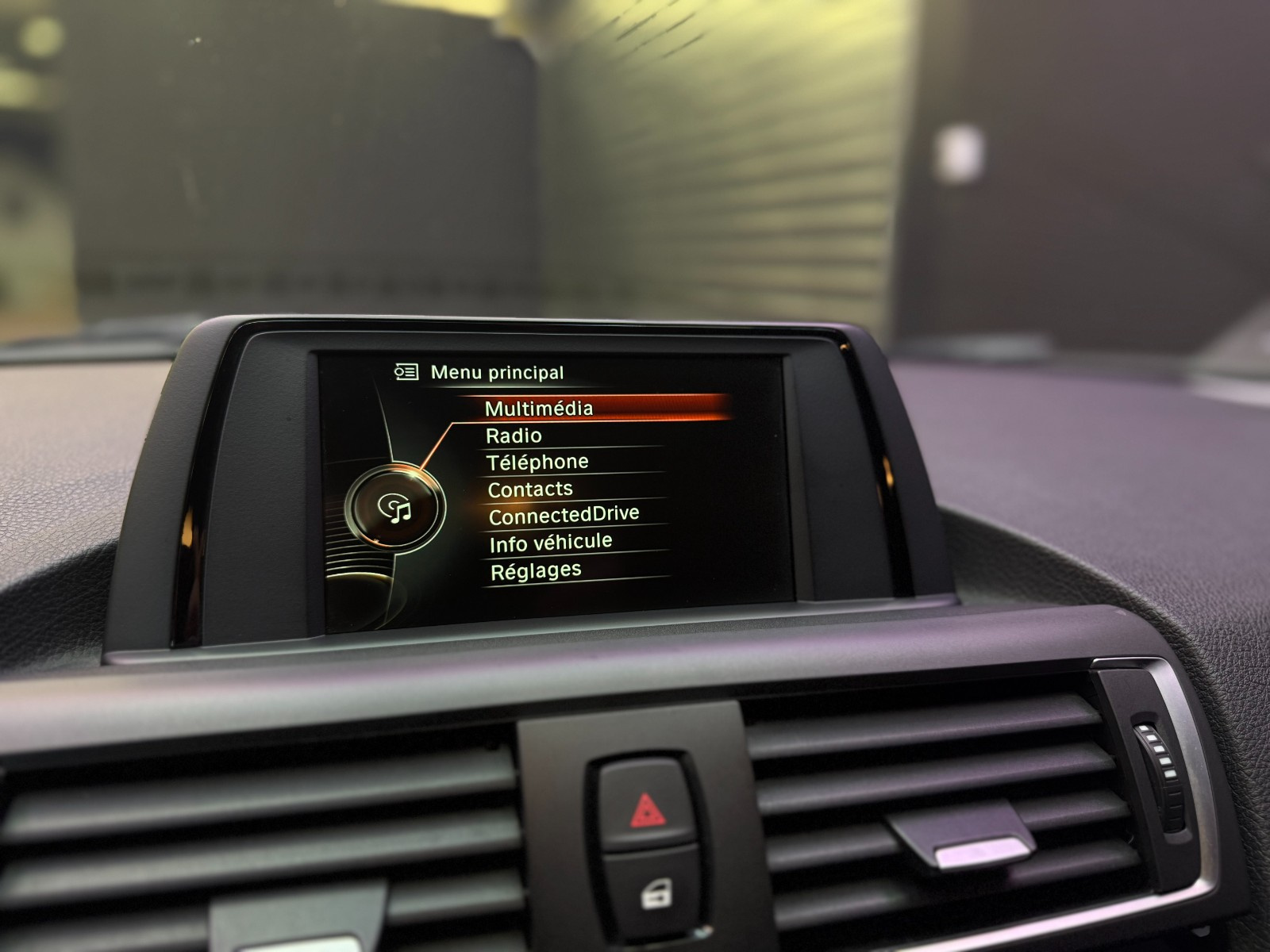Open the Radio menu entry
The height and width of the screenshot is (952, 1270).
(514, 436)
